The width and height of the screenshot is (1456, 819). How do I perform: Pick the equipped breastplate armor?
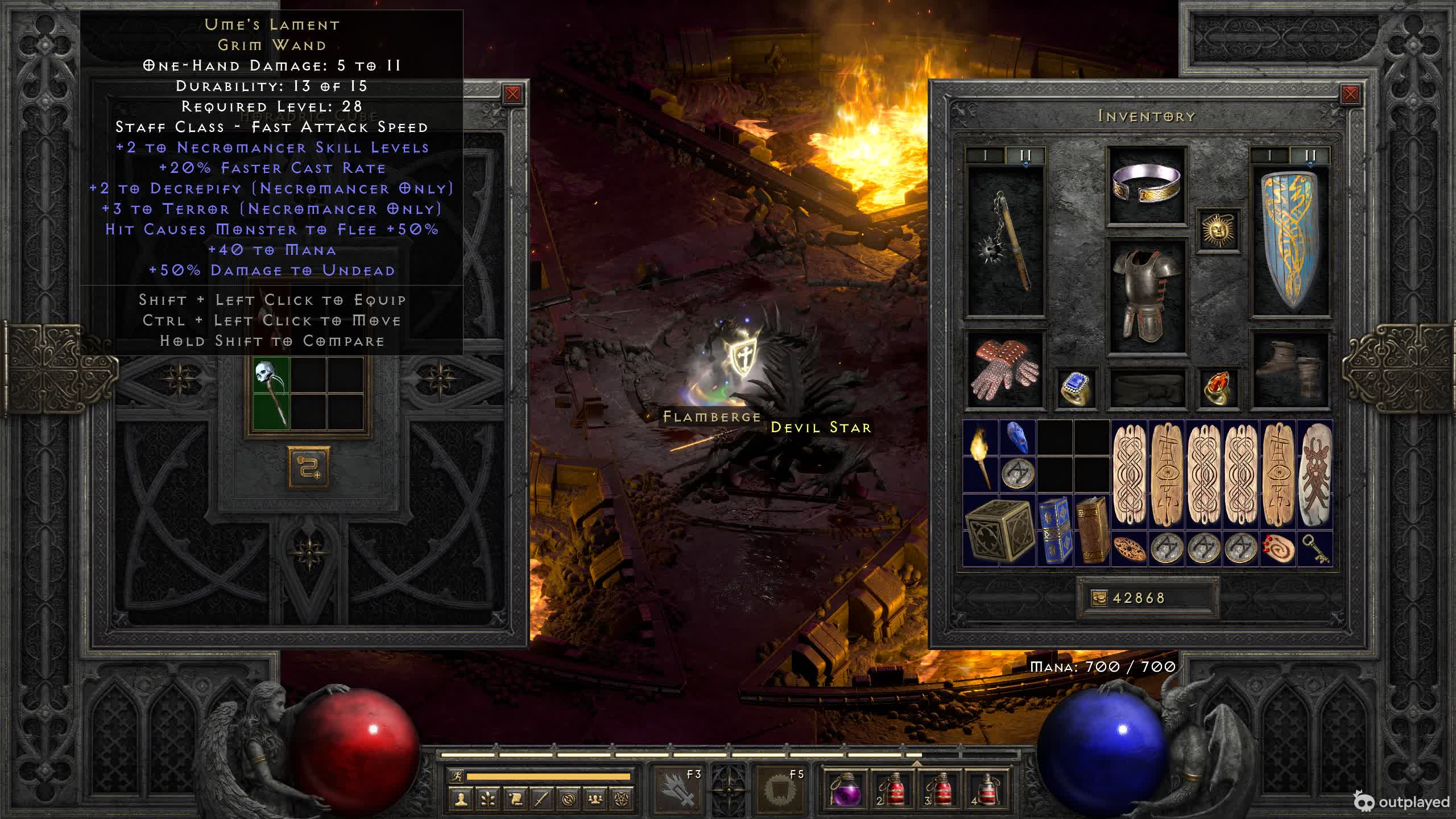(x=1146, y=296)
